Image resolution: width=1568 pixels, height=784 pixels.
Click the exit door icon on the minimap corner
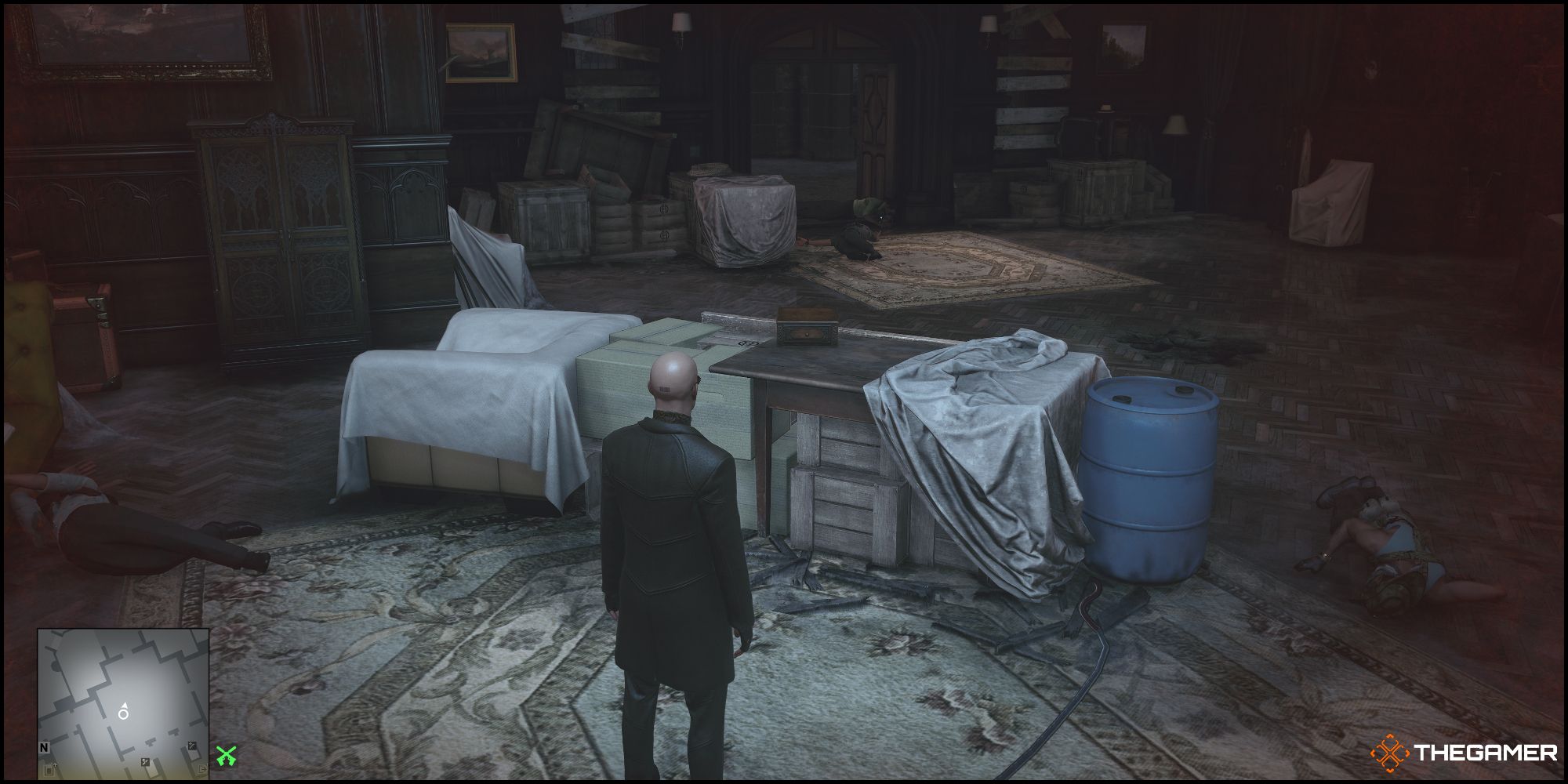[x=203, y=769]
